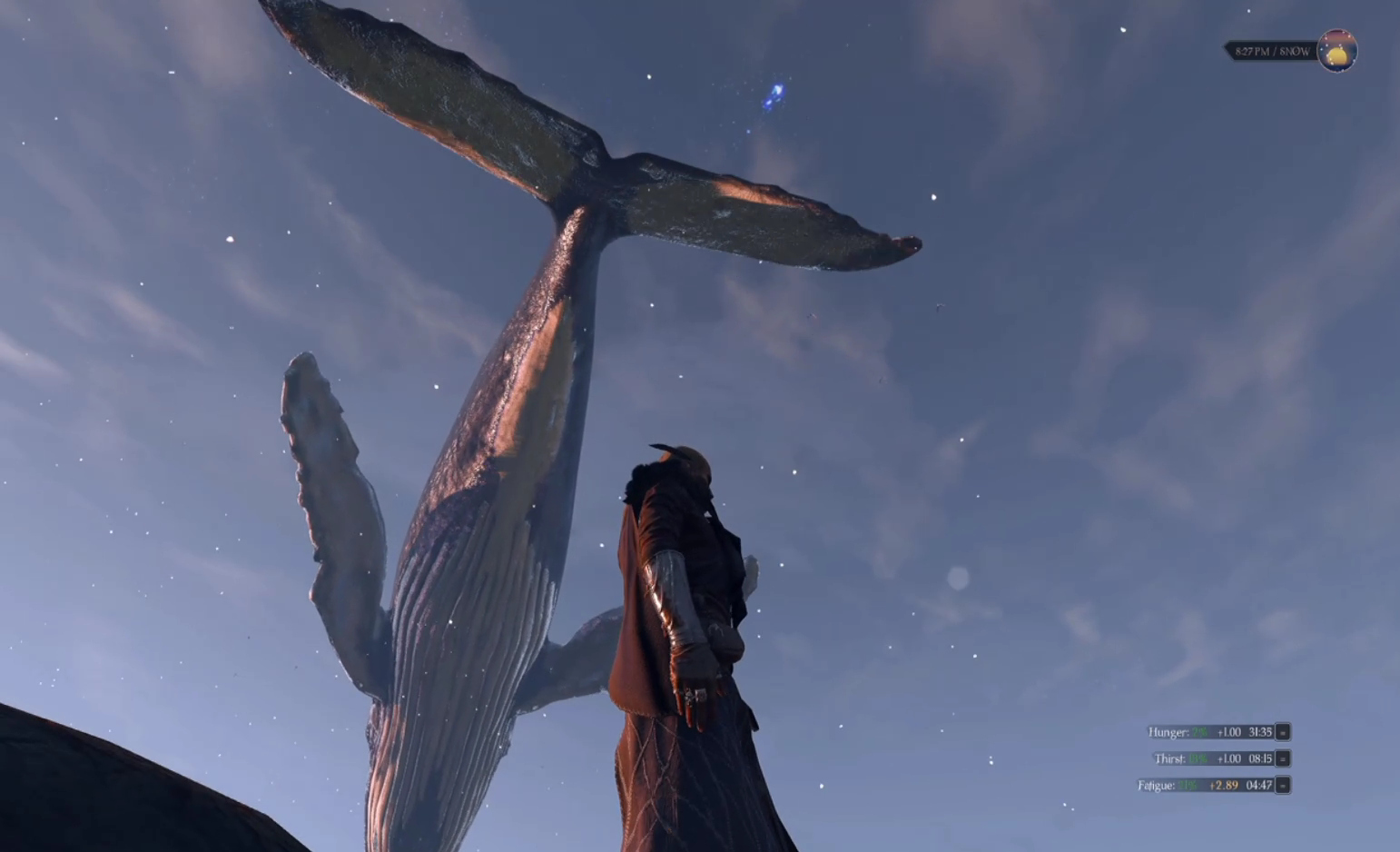Collapse the Fatigue tracker with its minus button

(x=1283, y=785)
